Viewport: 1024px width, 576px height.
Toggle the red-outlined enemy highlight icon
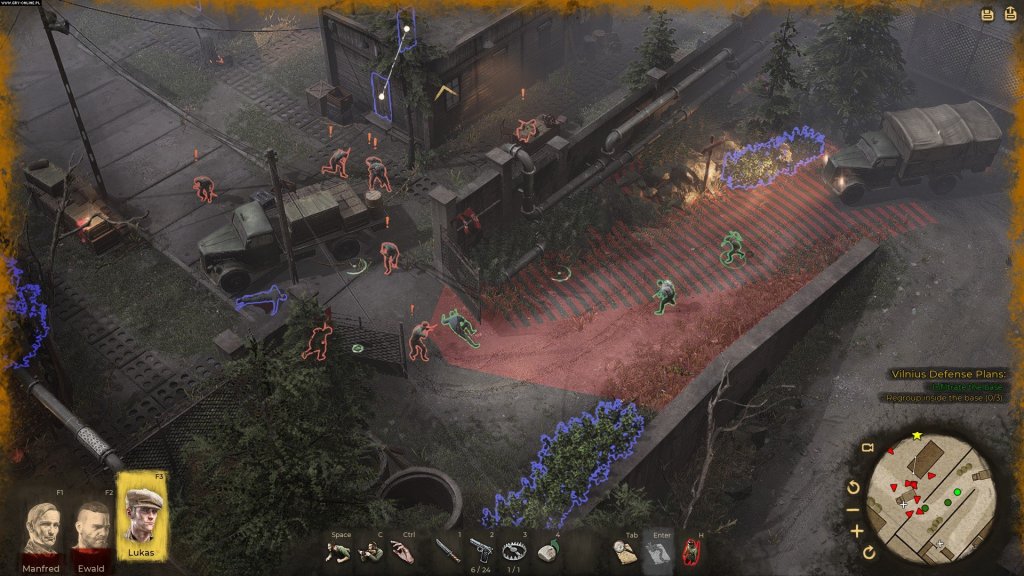click(690, 552)
